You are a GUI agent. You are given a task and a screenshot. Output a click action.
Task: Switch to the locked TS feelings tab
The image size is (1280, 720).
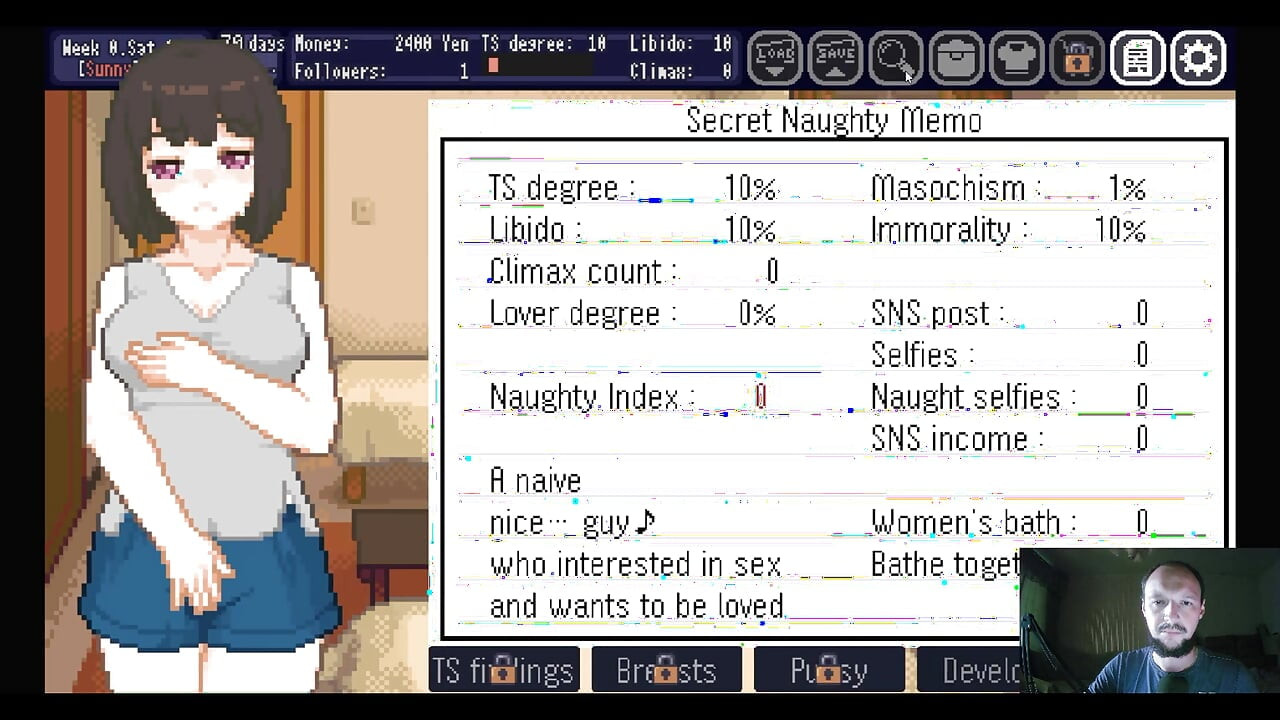point(504,670)
